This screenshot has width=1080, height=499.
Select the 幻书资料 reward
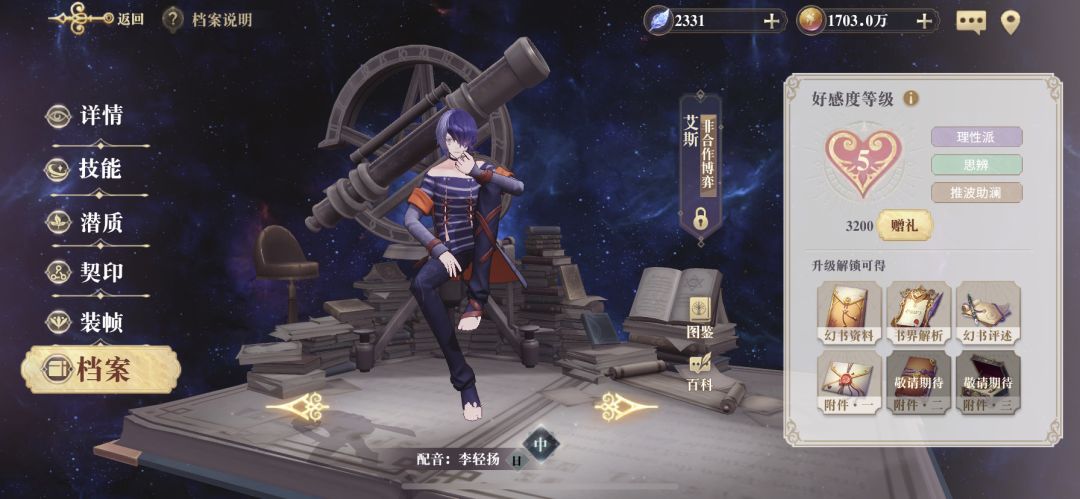pos(848,310)
